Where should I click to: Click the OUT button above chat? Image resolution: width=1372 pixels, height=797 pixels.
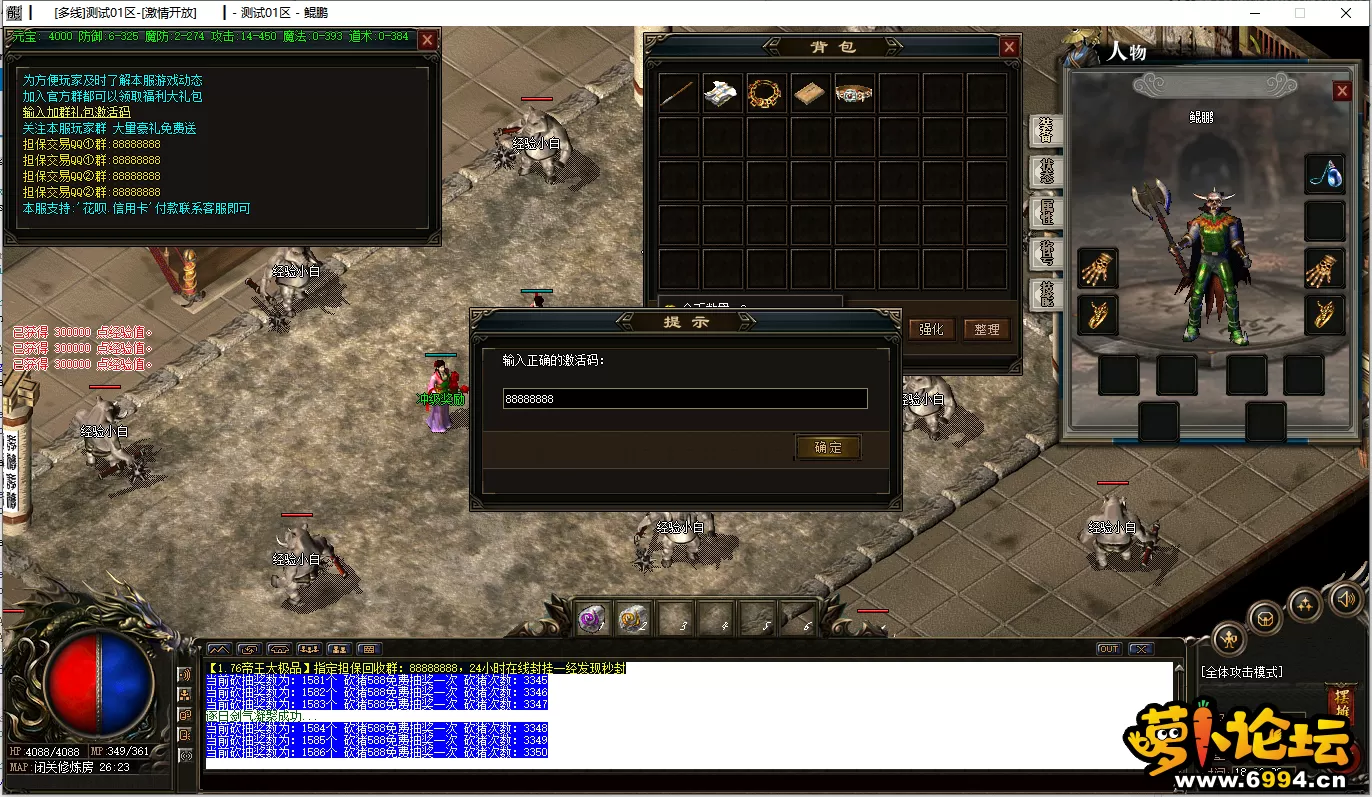pos(1108,649)
